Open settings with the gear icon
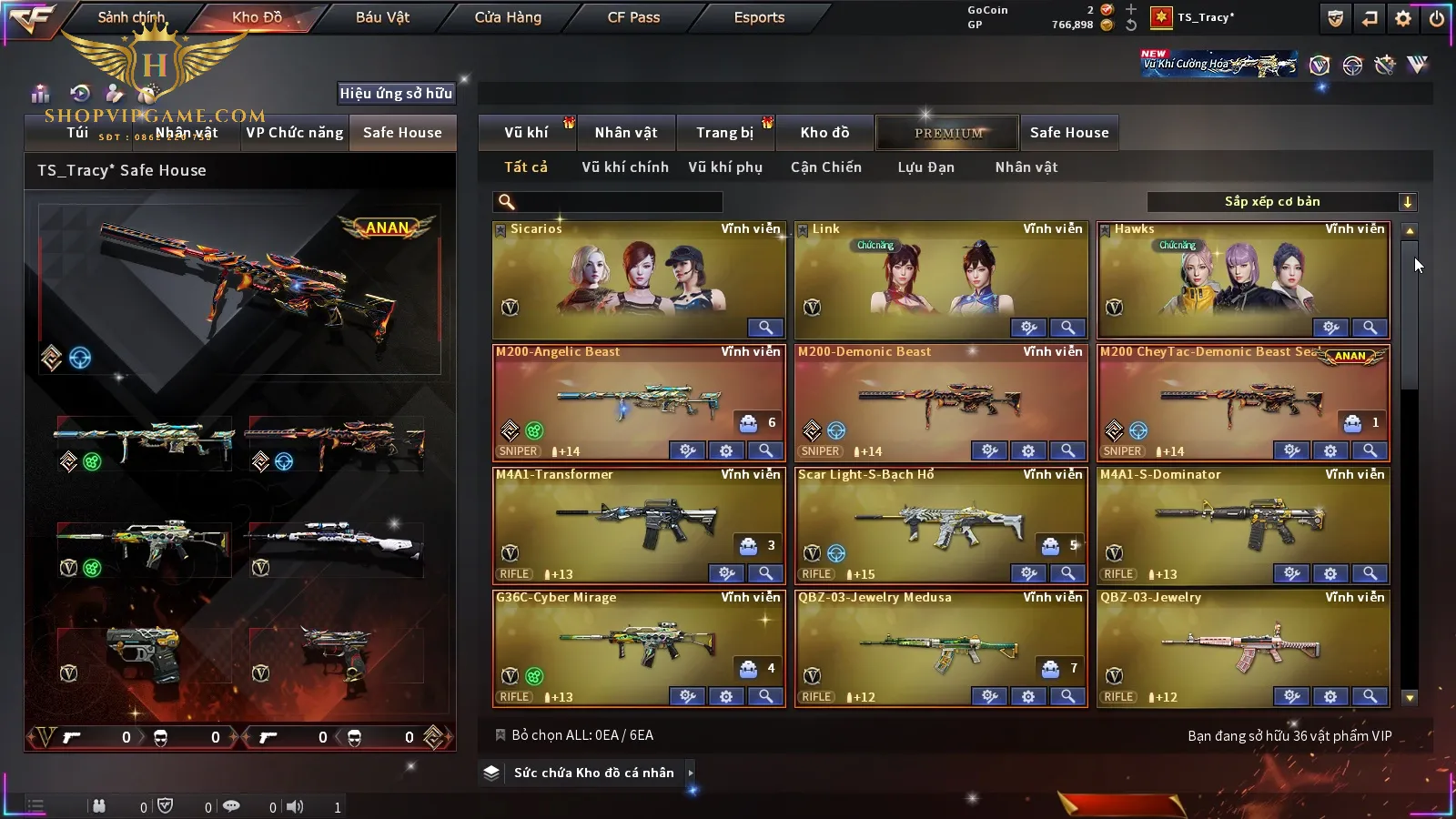1456x819 pixels. pos(1403,18)
